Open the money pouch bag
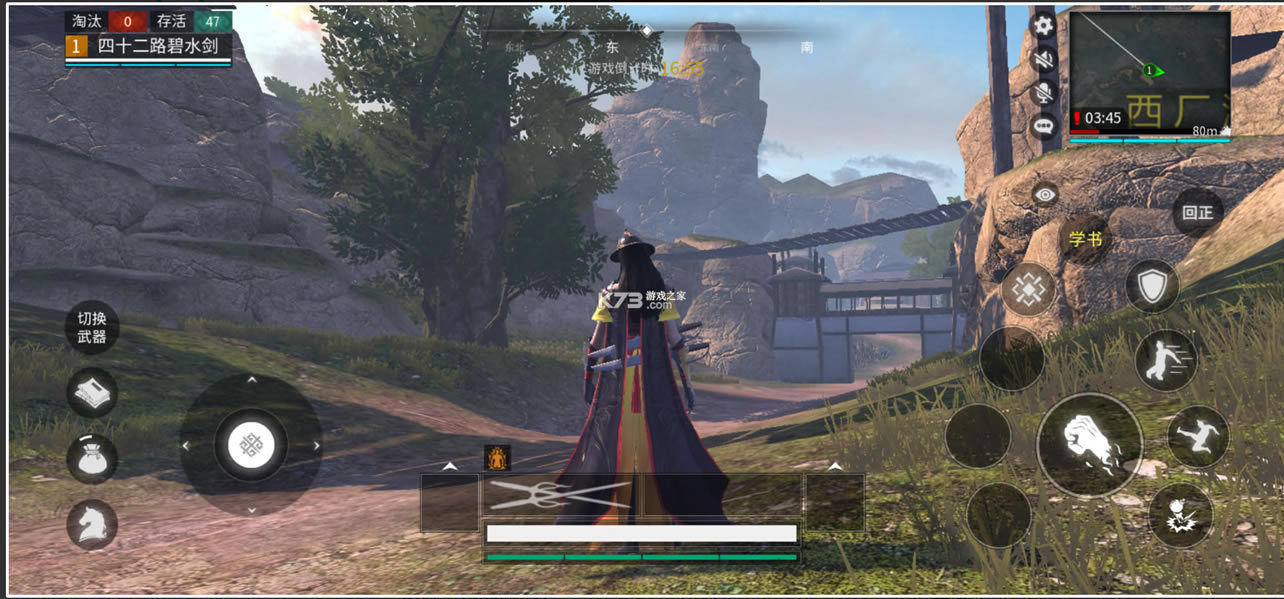The width and height of the screenshot is (1284, 599). click(x=92, y=459)
